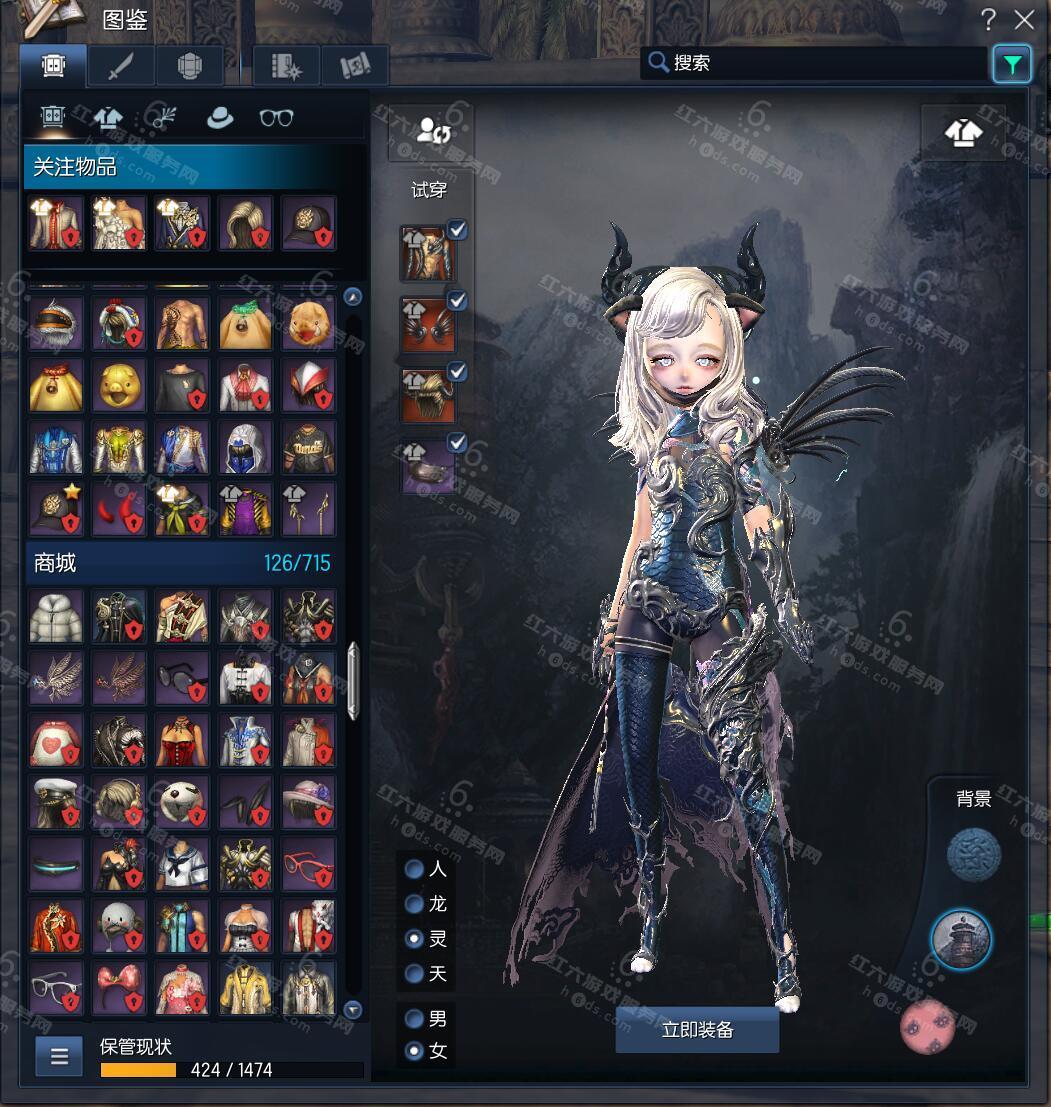Image resolution: width=1051 pixels, height=1107 pixels.
Task: Select the yellow chick costume item
Action: coord(119,385)
